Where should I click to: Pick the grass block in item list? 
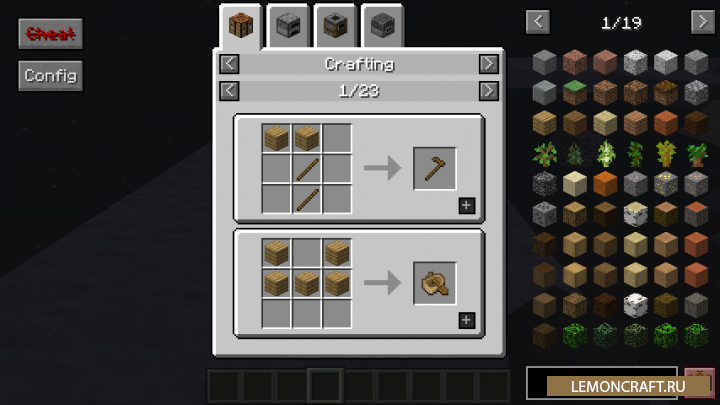tap(573, 93)
